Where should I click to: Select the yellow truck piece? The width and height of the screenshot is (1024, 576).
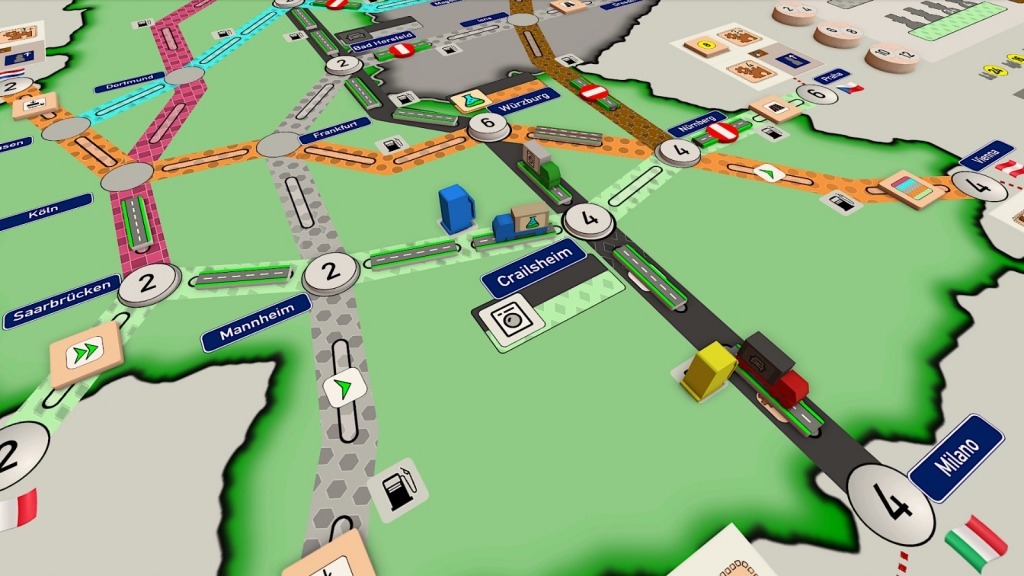[709, 371]
